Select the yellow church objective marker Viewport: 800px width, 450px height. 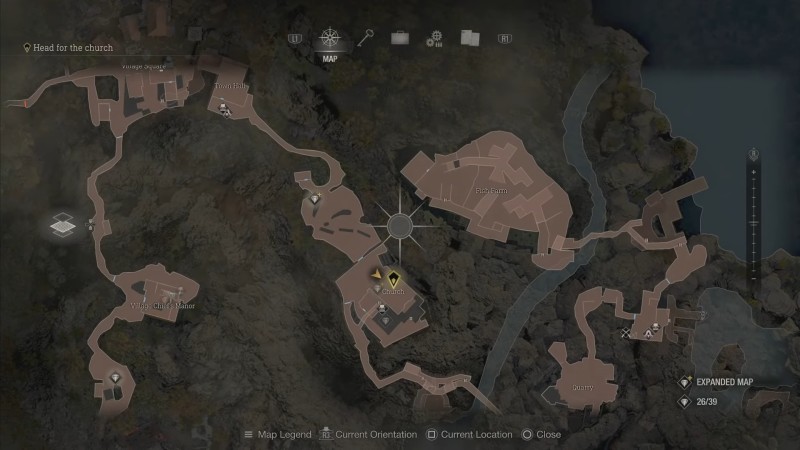click(x=394, y=280)
